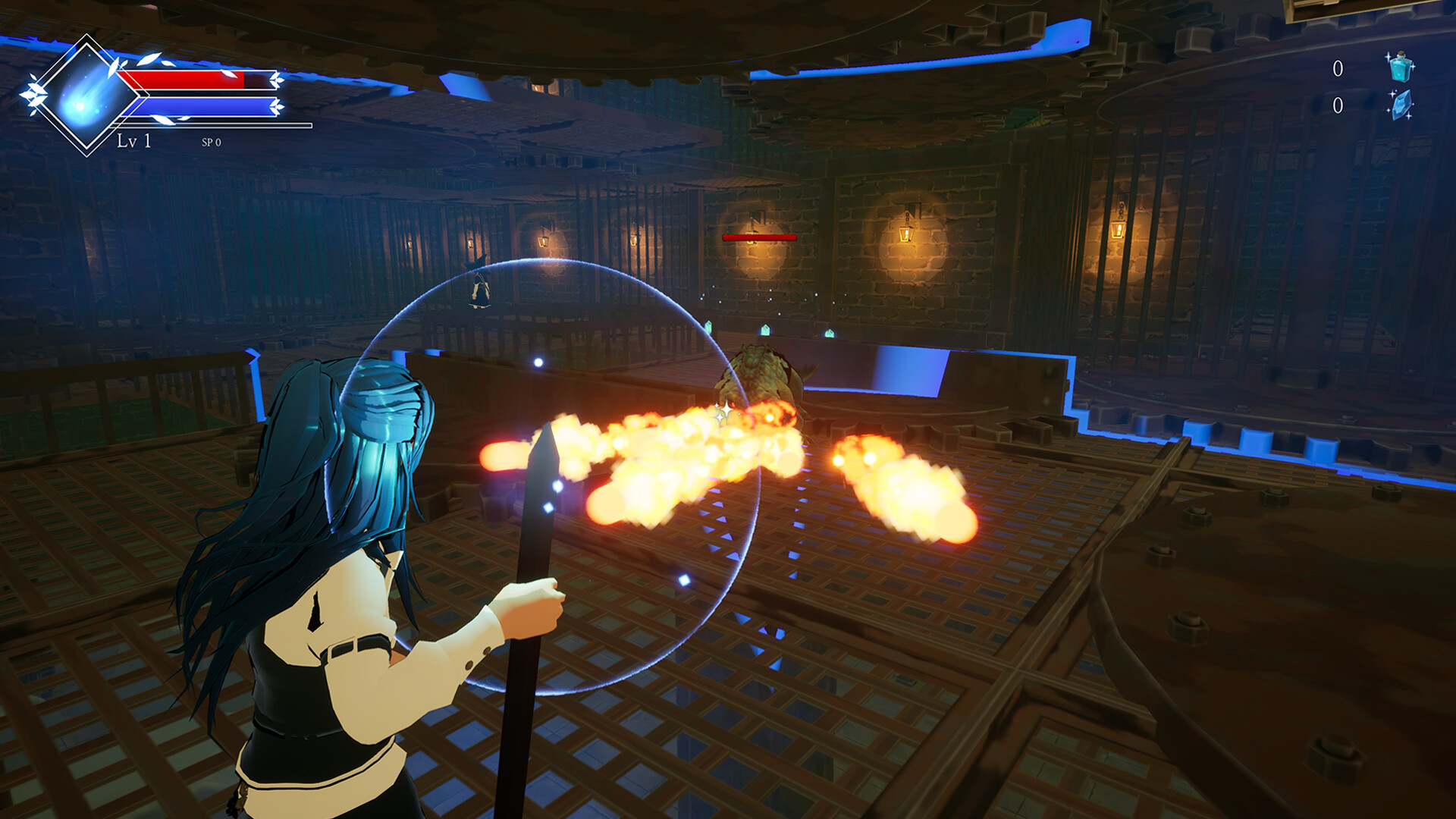
Task: Click the blue mana bar below the health bar
Action: pos(201,106)
